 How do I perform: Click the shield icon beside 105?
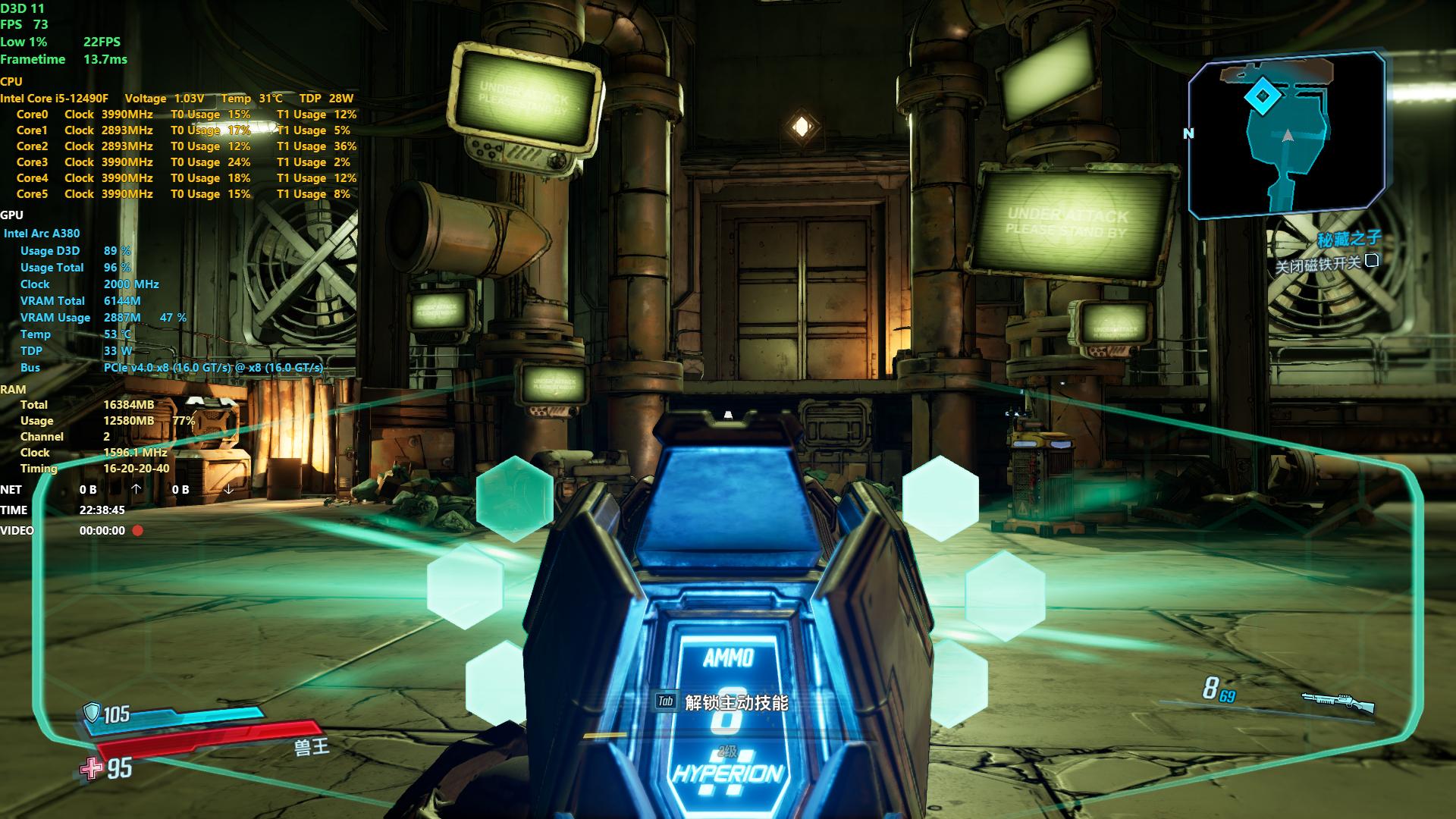click(92, 712)
